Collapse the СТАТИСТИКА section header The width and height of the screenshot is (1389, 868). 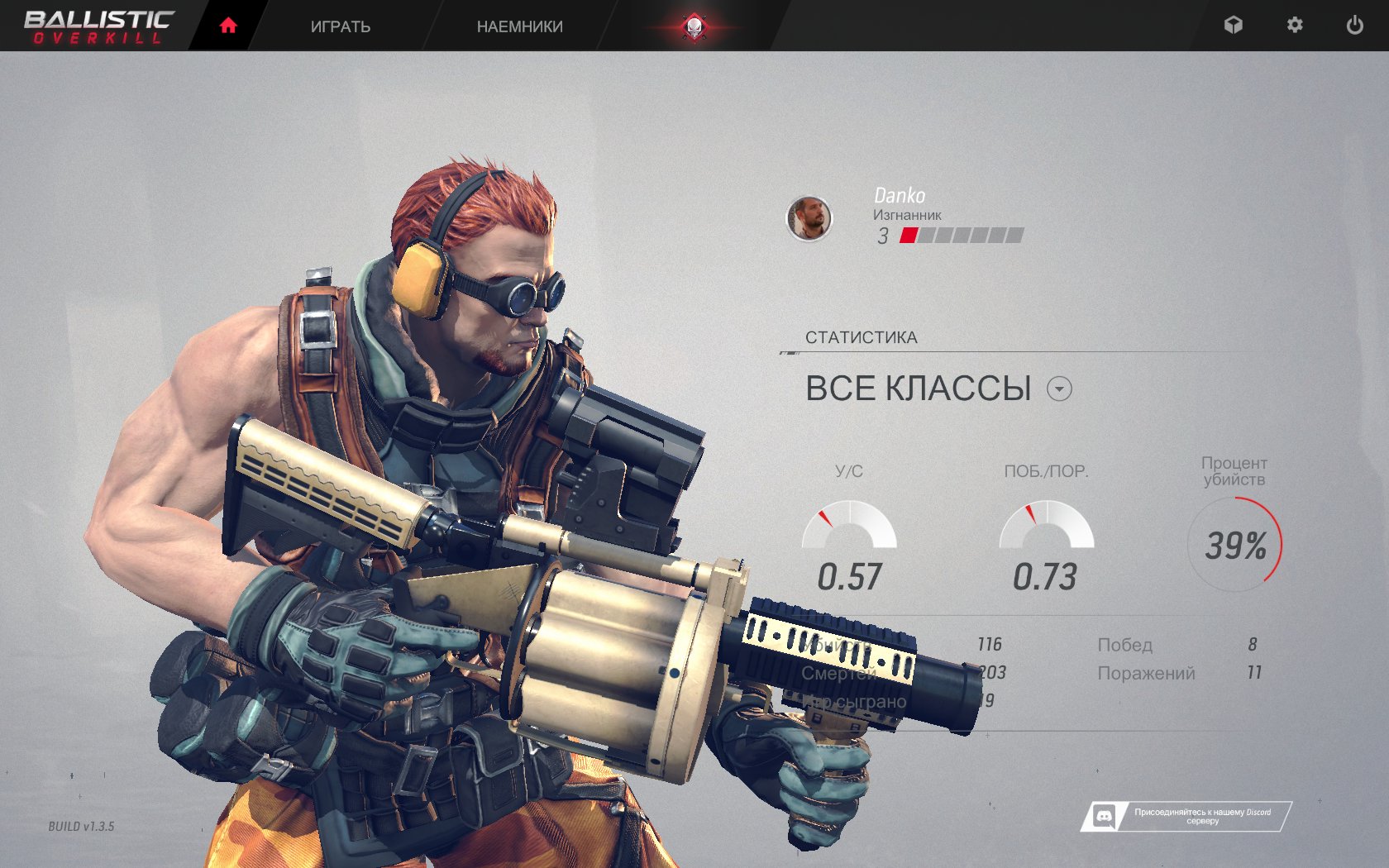tap(861, 336)
